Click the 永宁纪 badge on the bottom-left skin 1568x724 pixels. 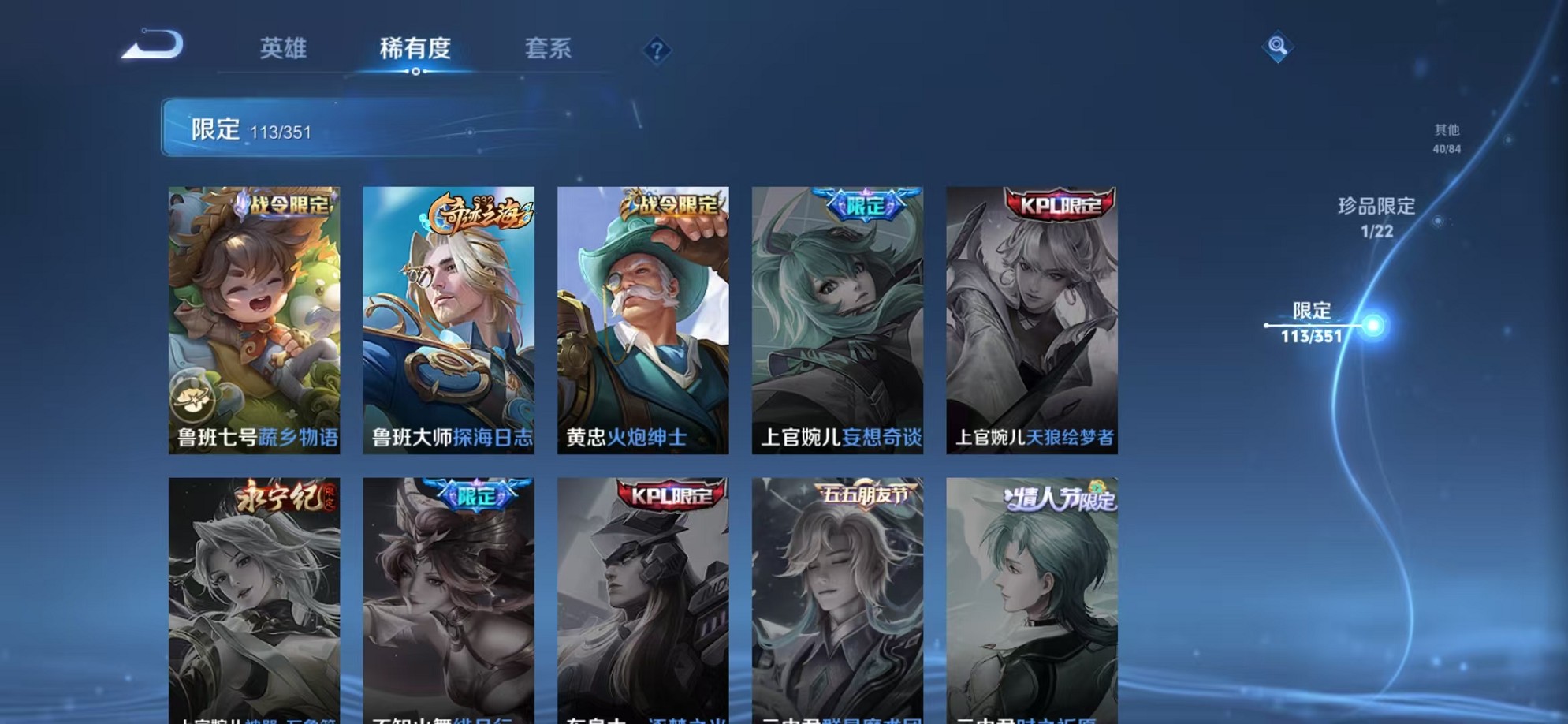pyautogui.click(x=282, y=494)
